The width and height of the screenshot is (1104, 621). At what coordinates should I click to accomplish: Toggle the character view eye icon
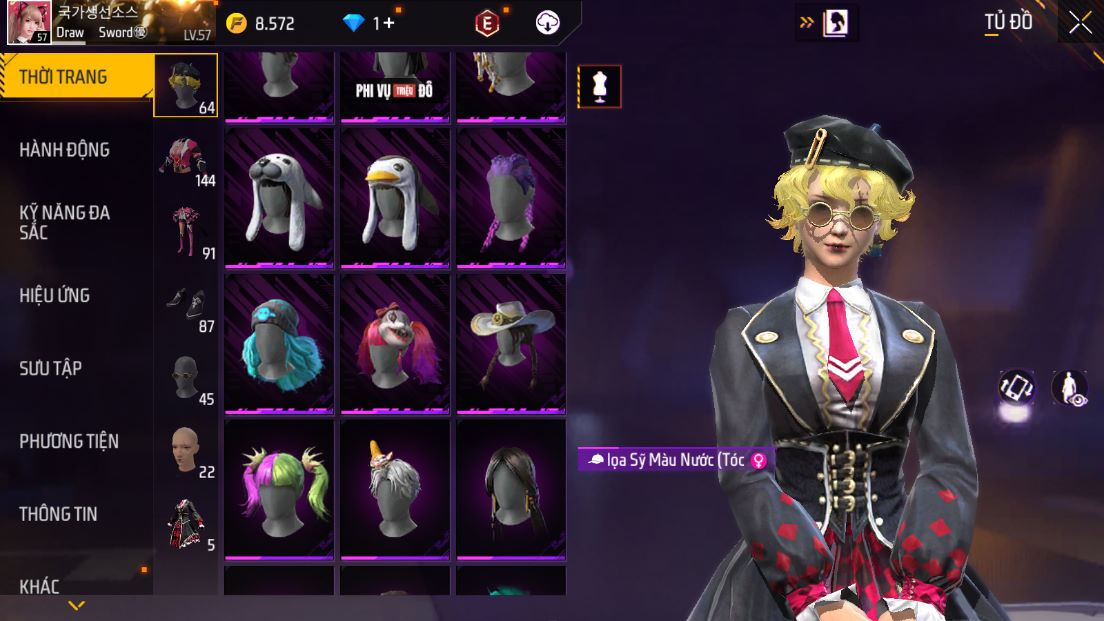(x=1070, y=388)
